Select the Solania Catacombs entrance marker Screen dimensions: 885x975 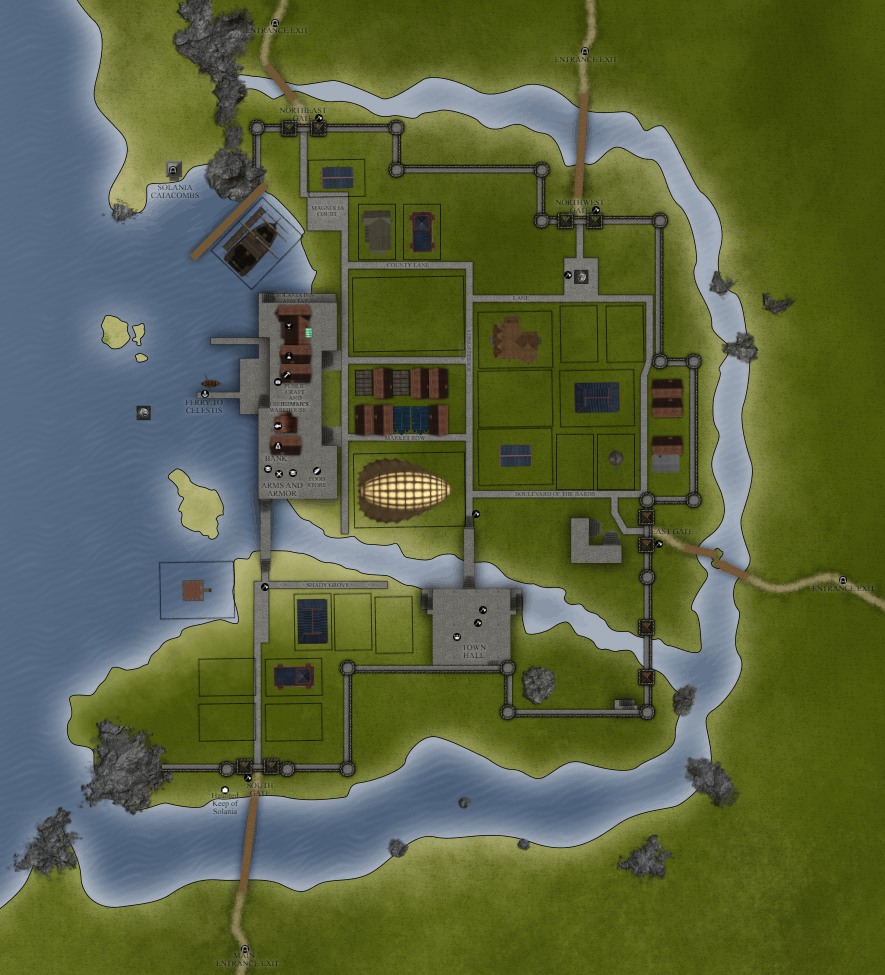[173, 170]
